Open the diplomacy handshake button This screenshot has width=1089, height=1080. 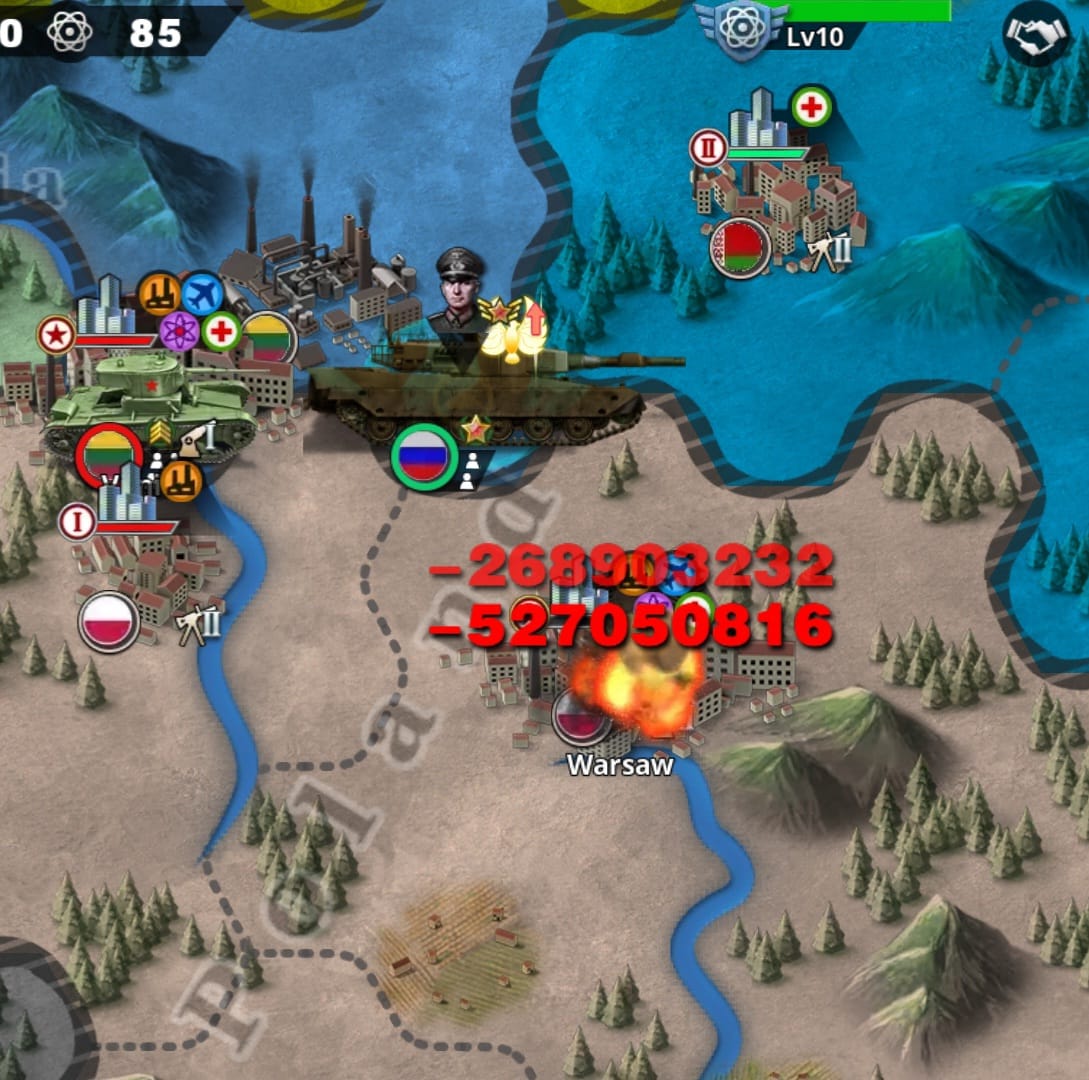tap(1035, 33)
